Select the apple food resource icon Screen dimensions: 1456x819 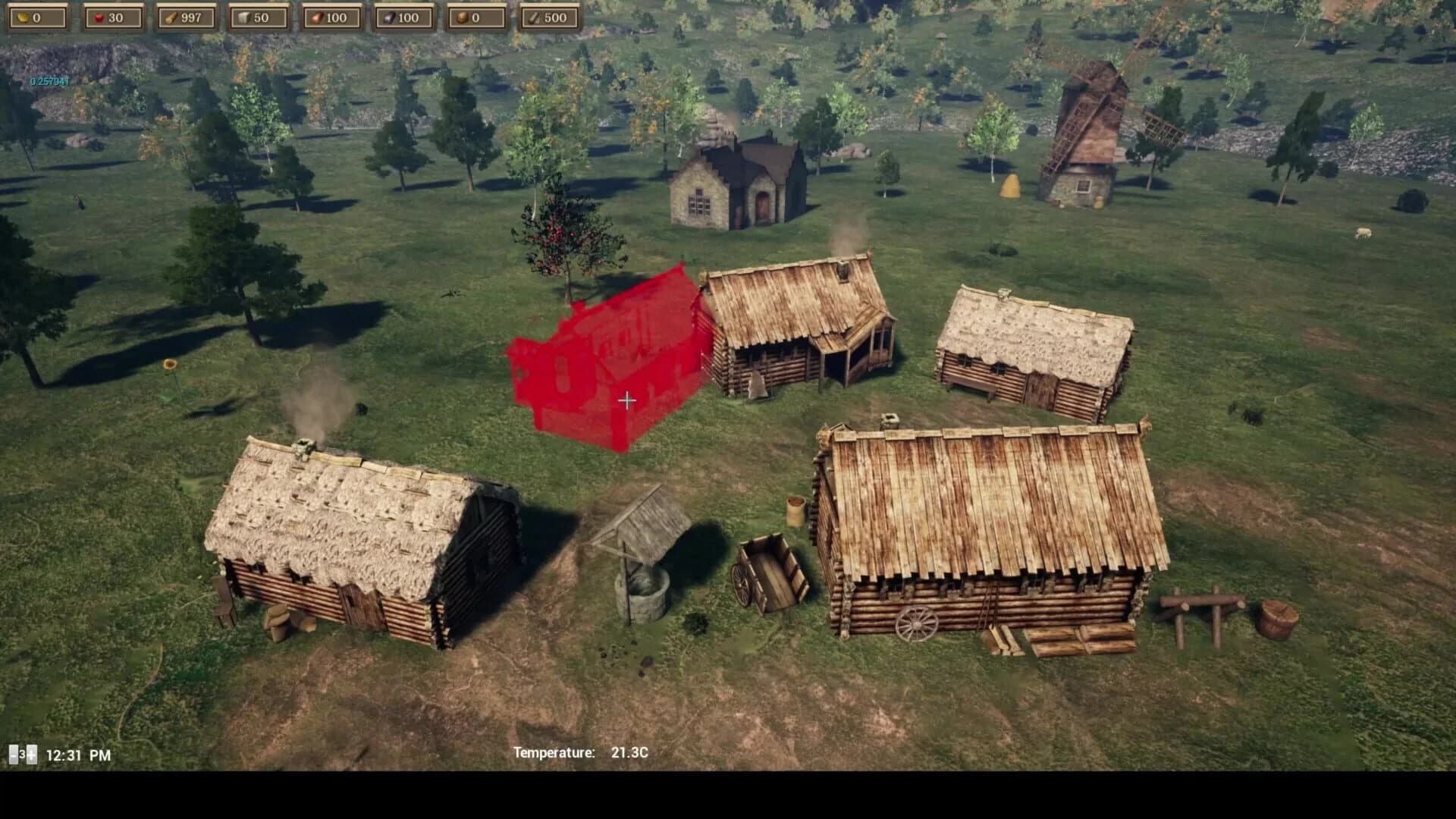point(100,17)
